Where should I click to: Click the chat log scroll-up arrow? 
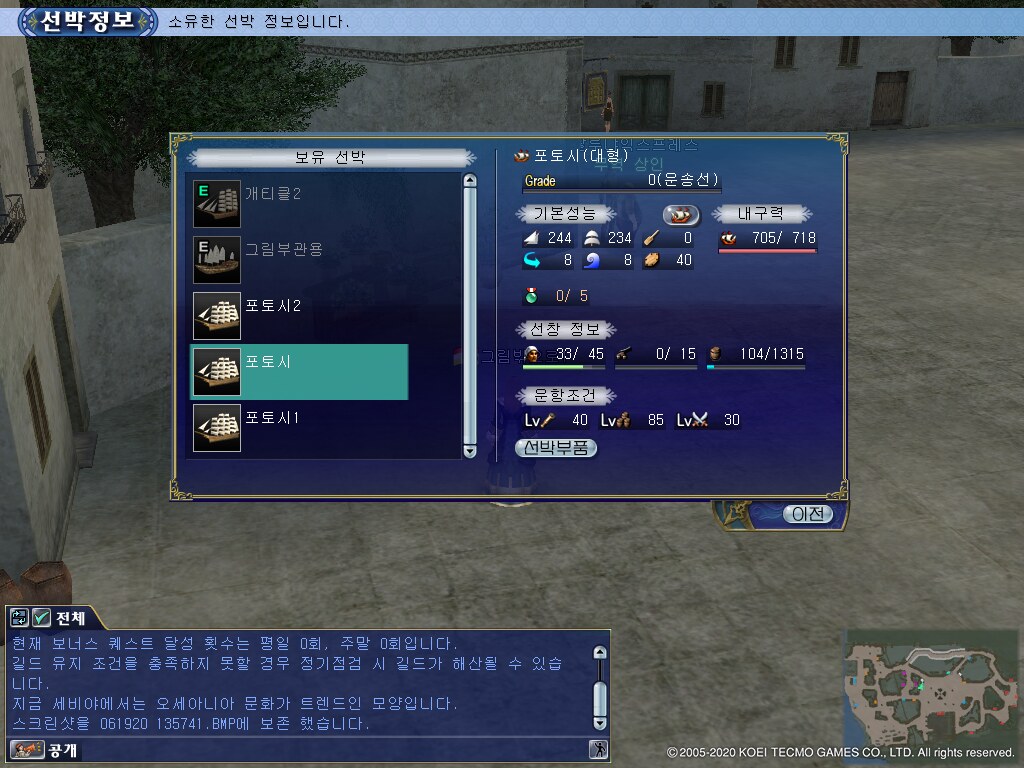pyautogui.click(x=600, y=652)
